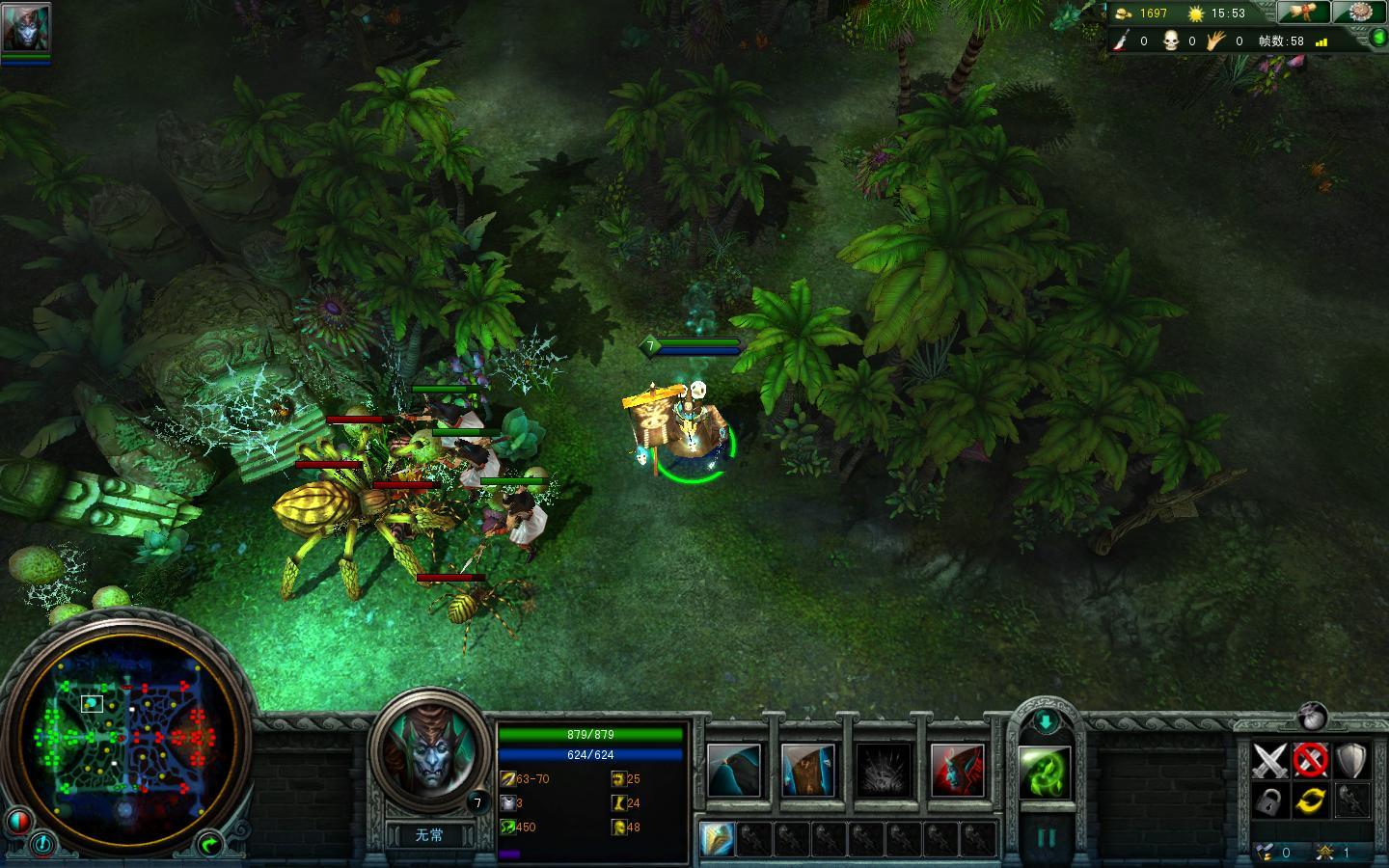Activate the yellow circular patrol command
Viewport: 1389px width, 868px height.
pyautogui.click(x=1309, y=801)
